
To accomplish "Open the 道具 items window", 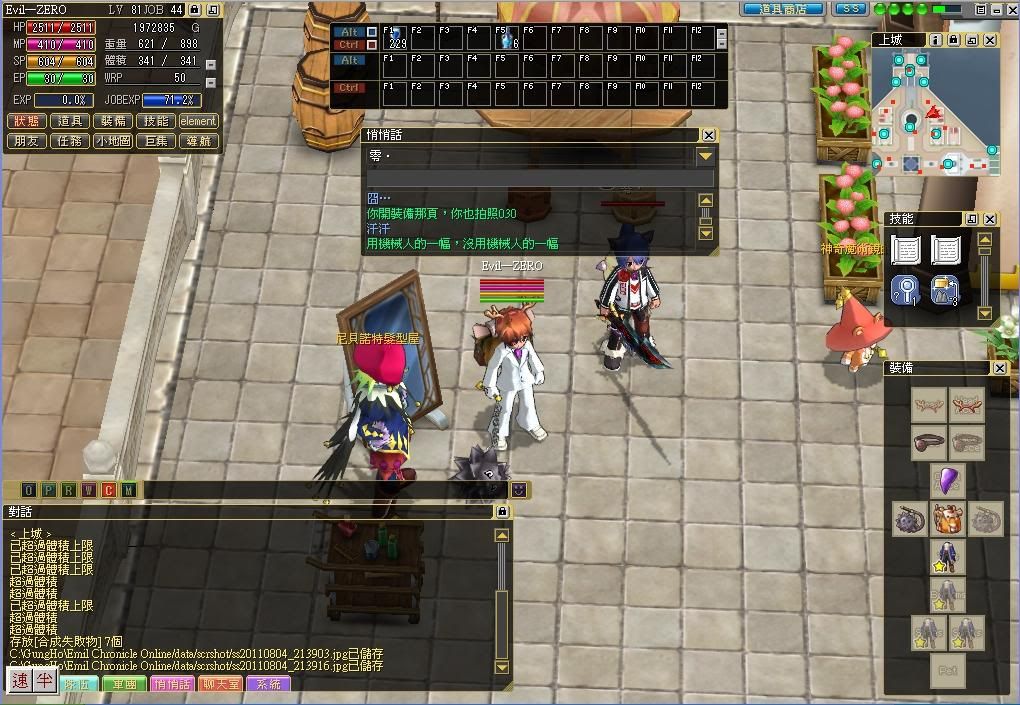I will (x=70, y=121).
